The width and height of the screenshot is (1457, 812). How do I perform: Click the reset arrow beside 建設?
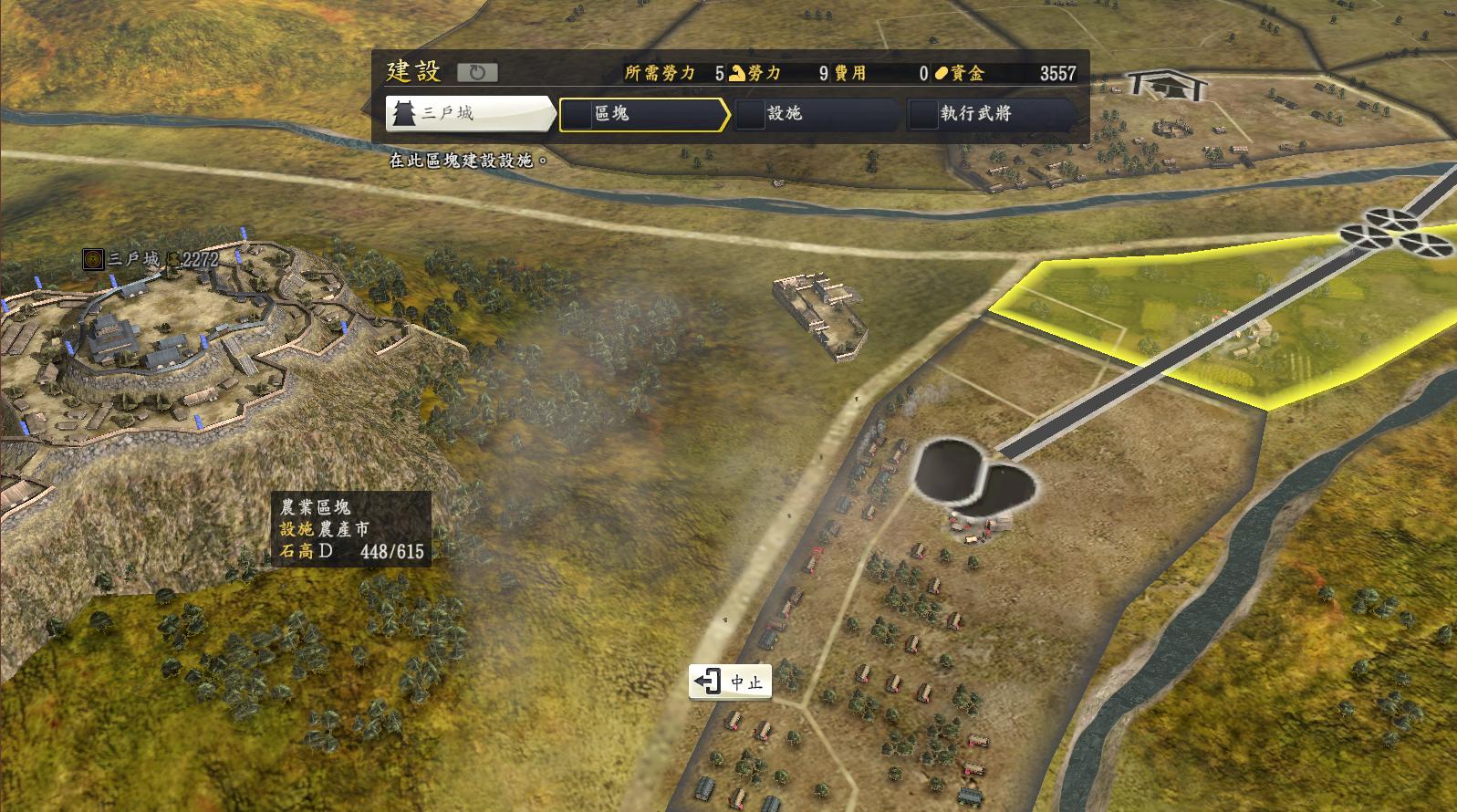coord(476,73)
